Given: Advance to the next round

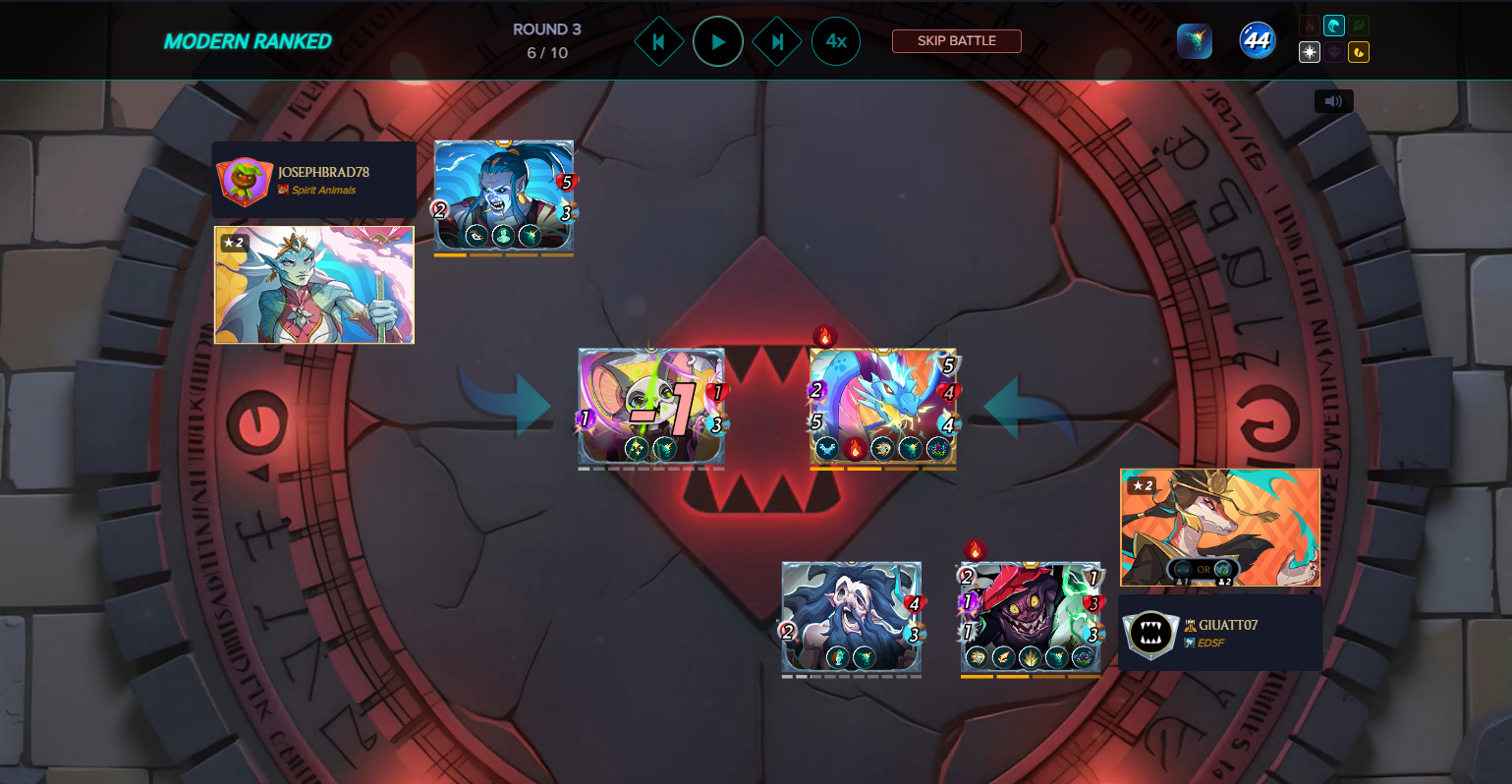Looking at the screenshot, I should 777,42.
